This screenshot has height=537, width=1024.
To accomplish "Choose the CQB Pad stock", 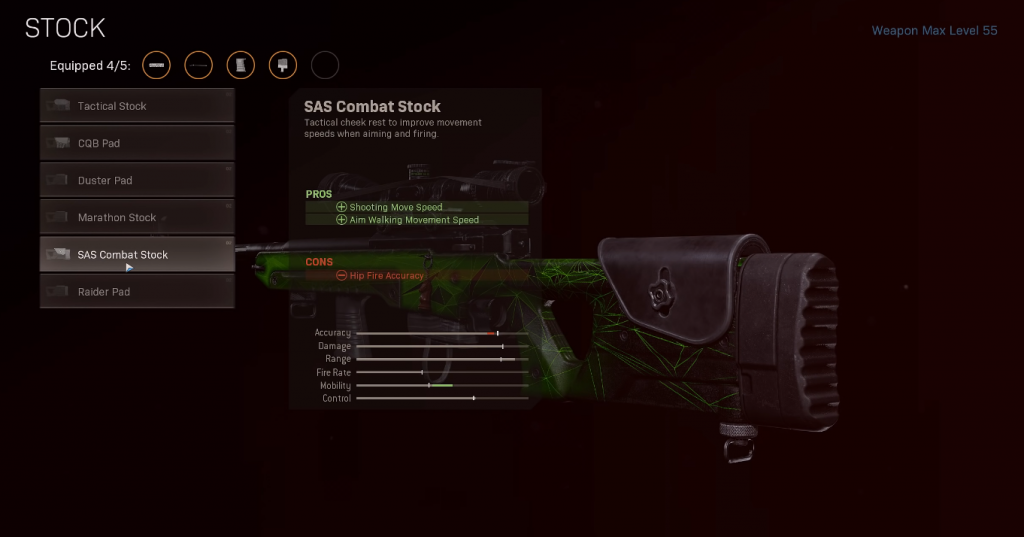I will [137, 143].
